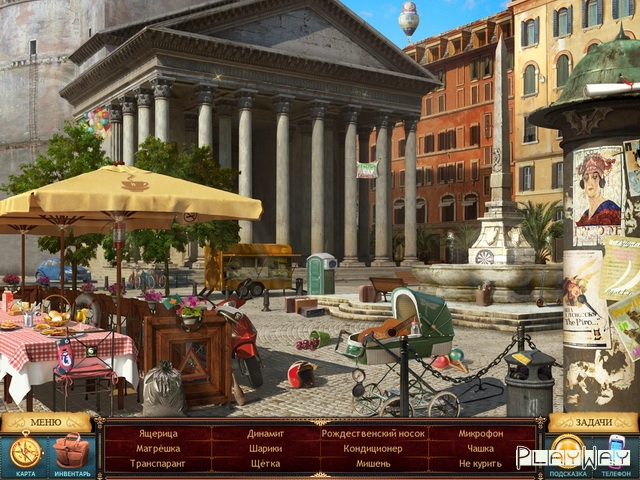Open the МЕНЮ button

[x=46, y=422]
